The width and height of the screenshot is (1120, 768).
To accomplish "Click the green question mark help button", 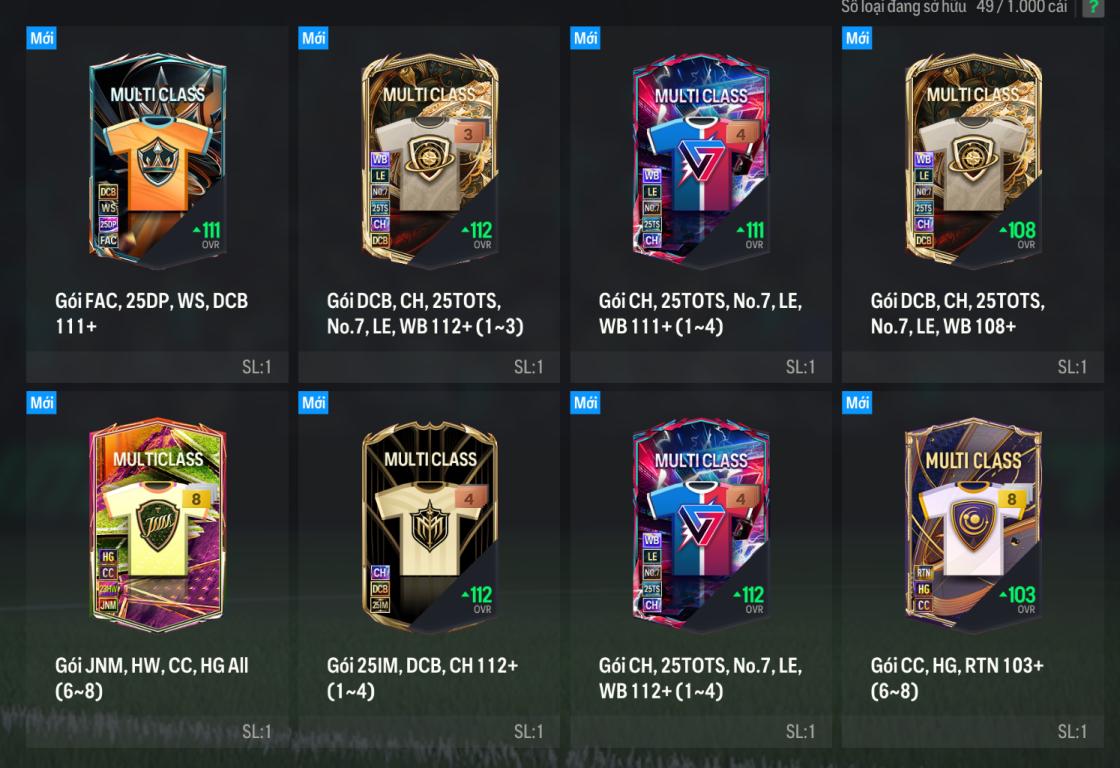I will tap(1093, 7).
